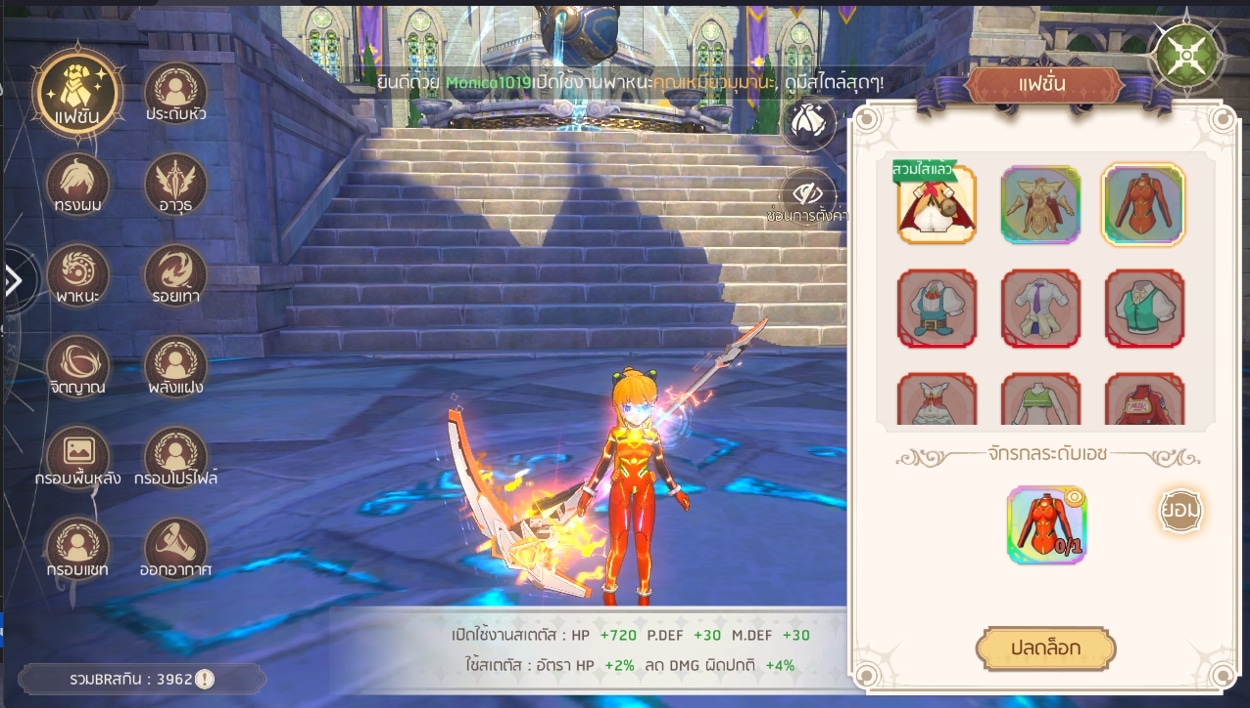This screenshot has width=1250, height=708.
Task: Choose the ออกอากาศ broadcast category
Action: point(176,549)
